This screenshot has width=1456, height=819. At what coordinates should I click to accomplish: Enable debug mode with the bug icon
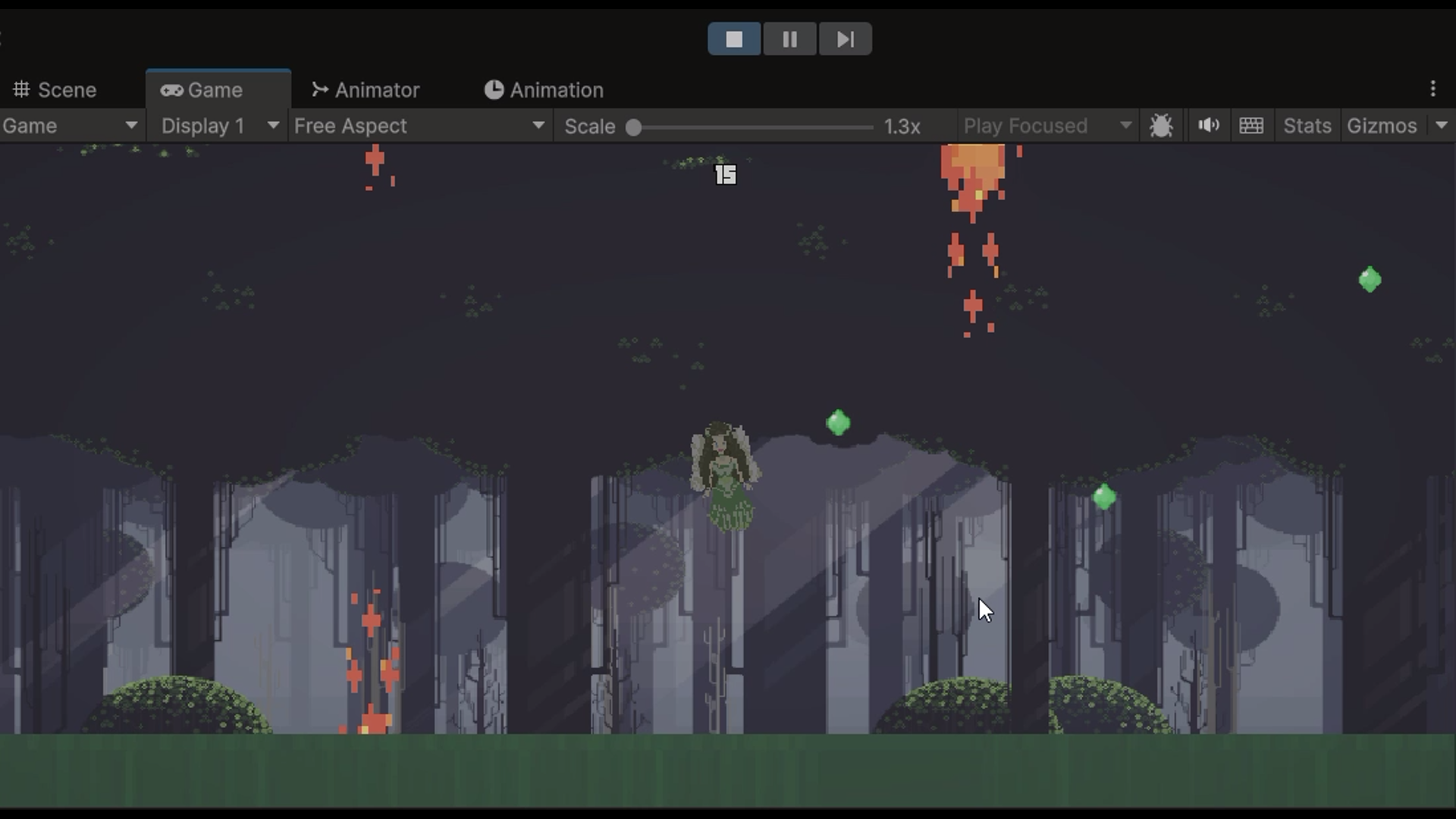click(1162, 125)
